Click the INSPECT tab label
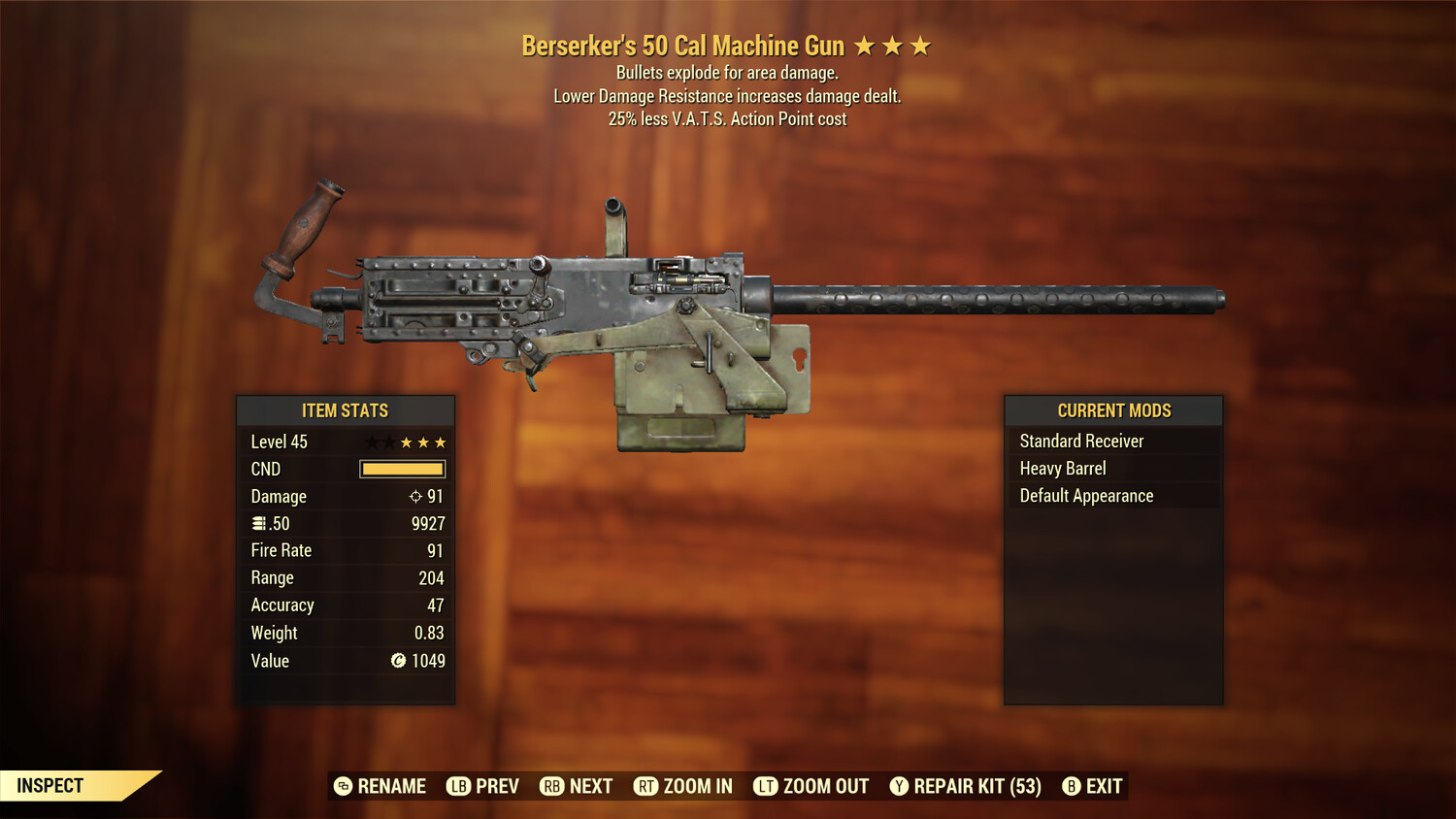Viewport: 1456px width, 819px height. [50, 785]
